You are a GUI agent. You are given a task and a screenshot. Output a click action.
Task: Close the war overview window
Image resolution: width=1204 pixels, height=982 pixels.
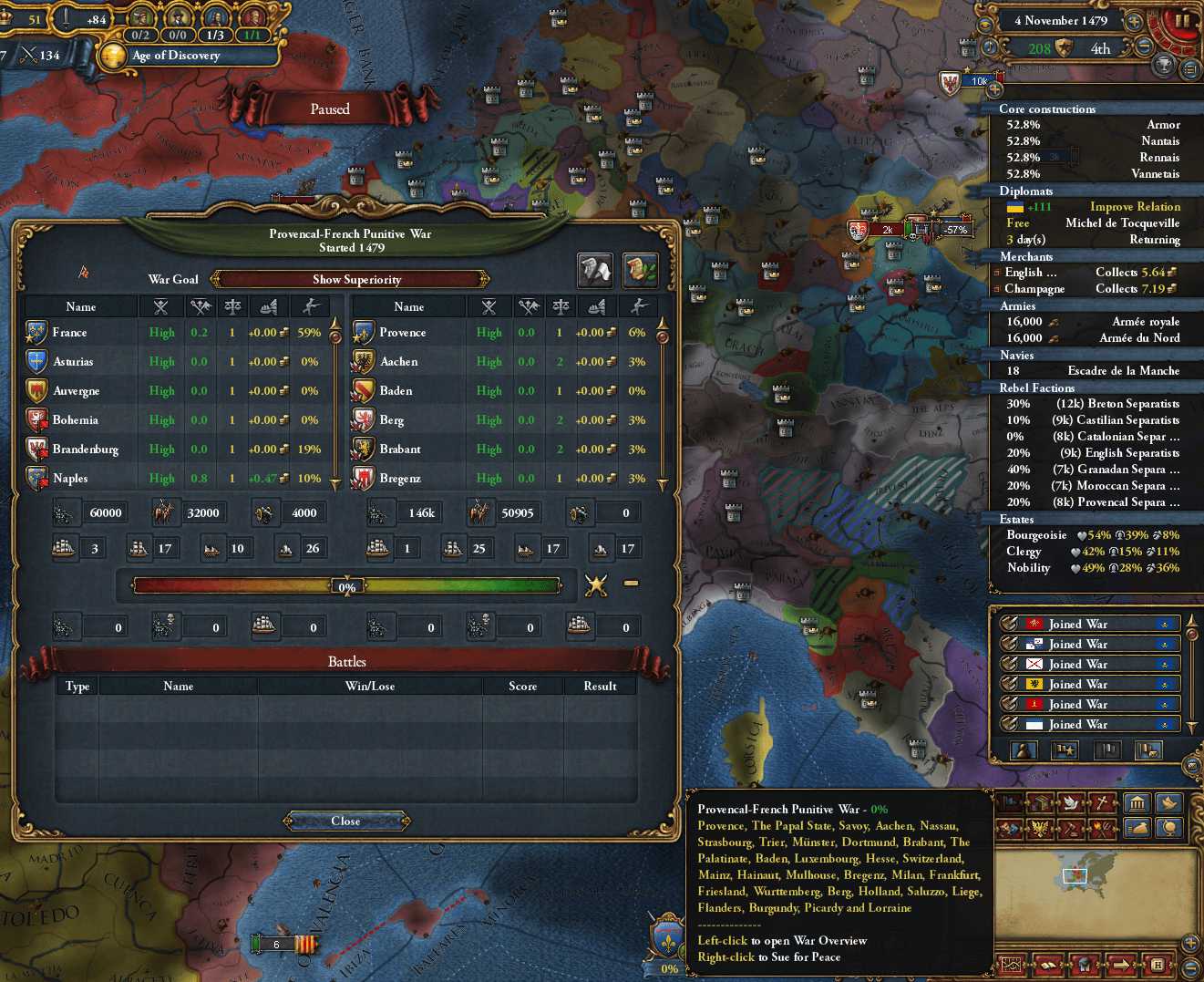pyautogui.click(x=345, y=822)
